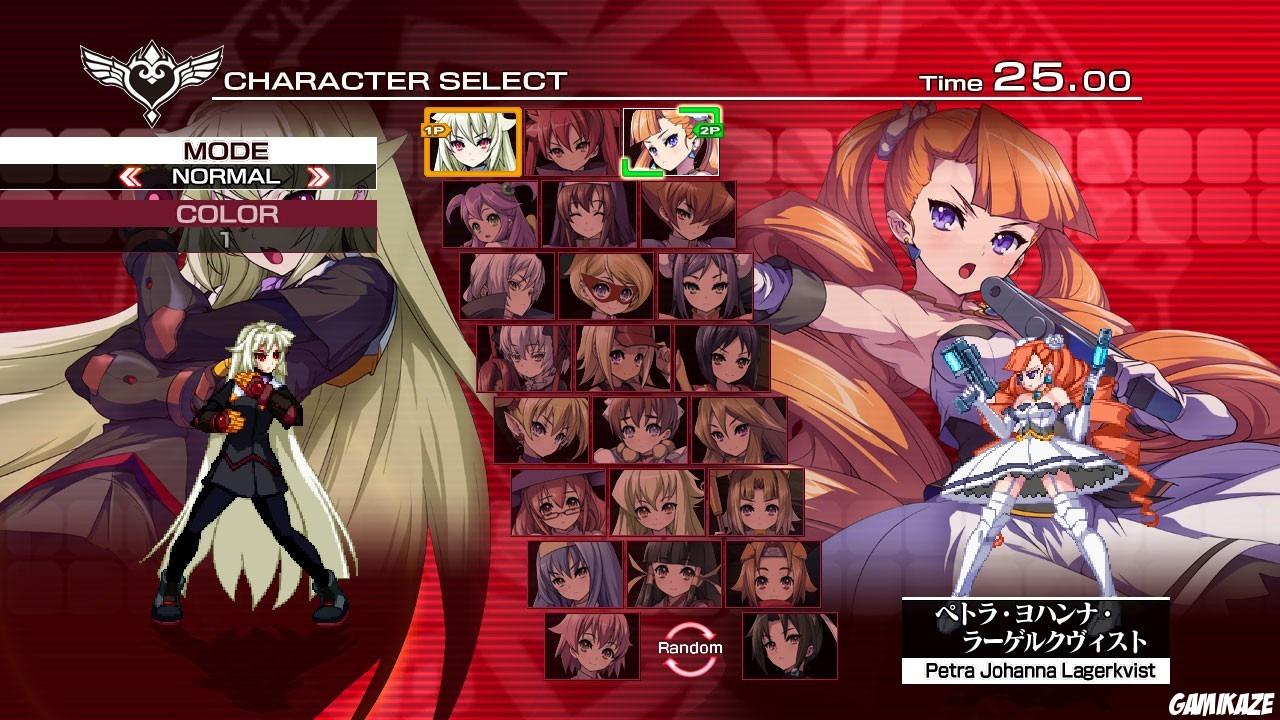Image resolution: width=1280 pixels, height=720 pixels.
Task: Click the left arrow beside NORMAL
Action: click(x=130, y=175)
